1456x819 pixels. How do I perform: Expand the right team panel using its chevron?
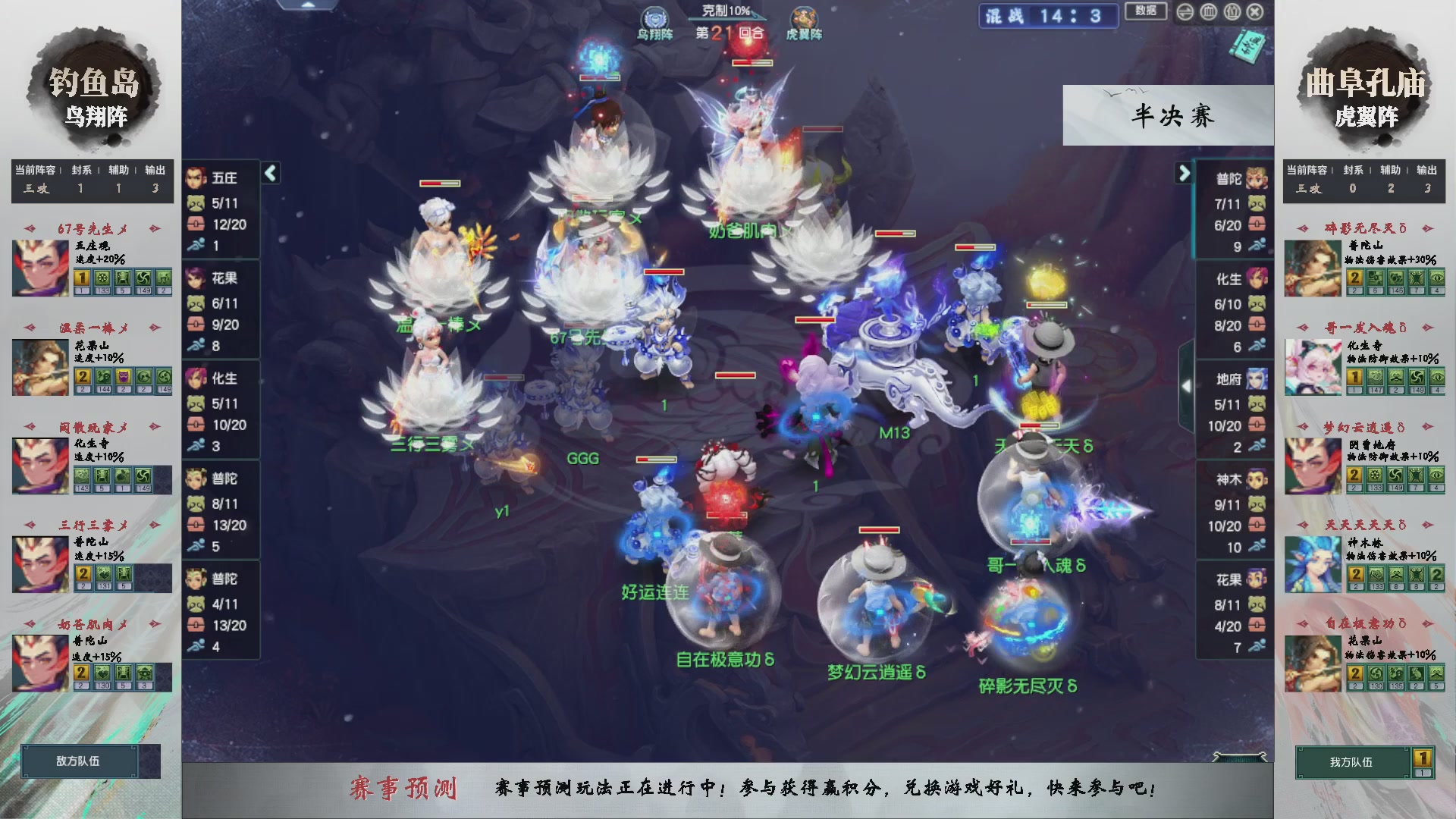coord(1184,173)
